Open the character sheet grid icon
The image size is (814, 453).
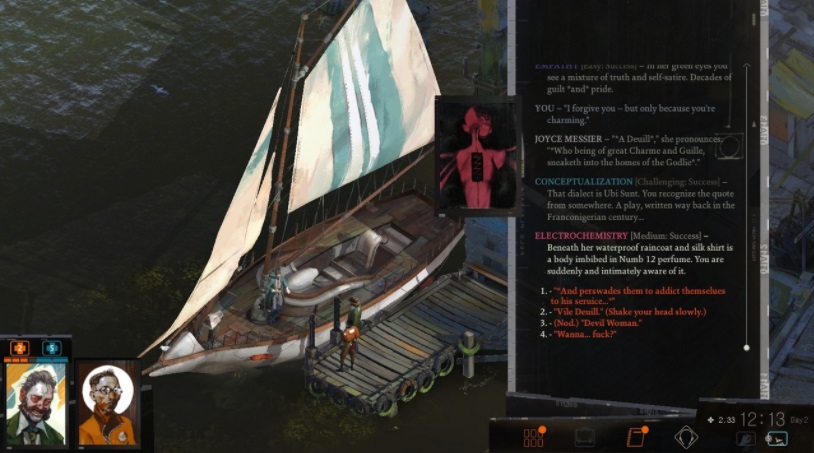pyautogui.click(x=532, y=437)
